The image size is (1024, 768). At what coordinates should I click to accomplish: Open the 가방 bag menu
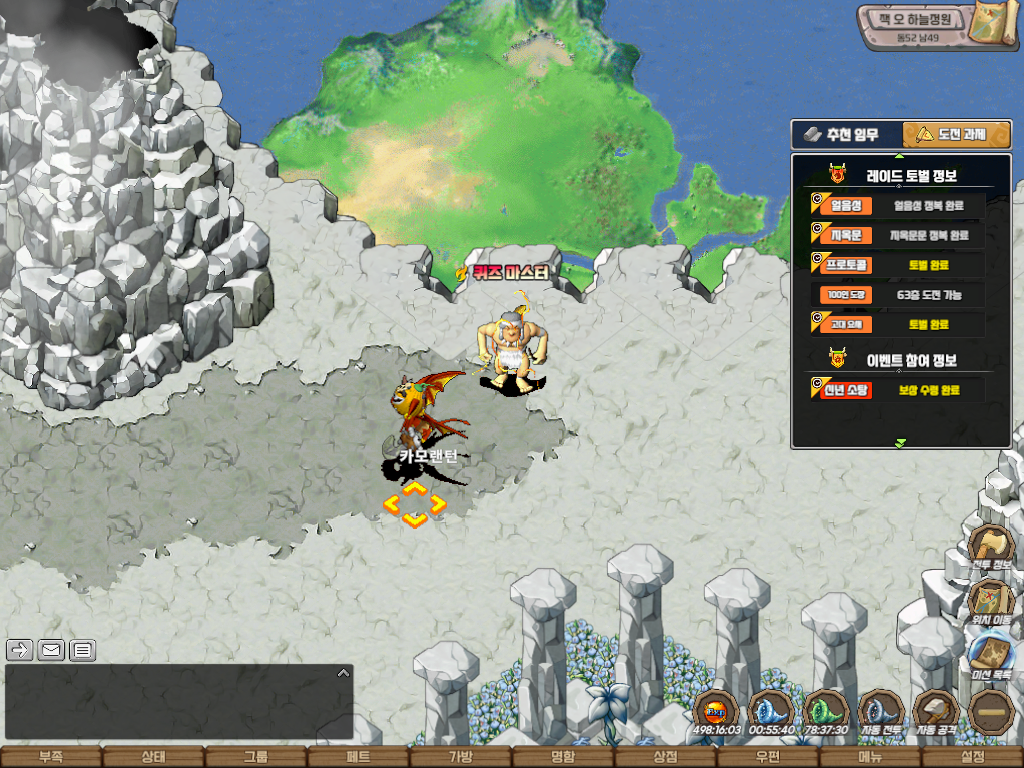[460, 757]
